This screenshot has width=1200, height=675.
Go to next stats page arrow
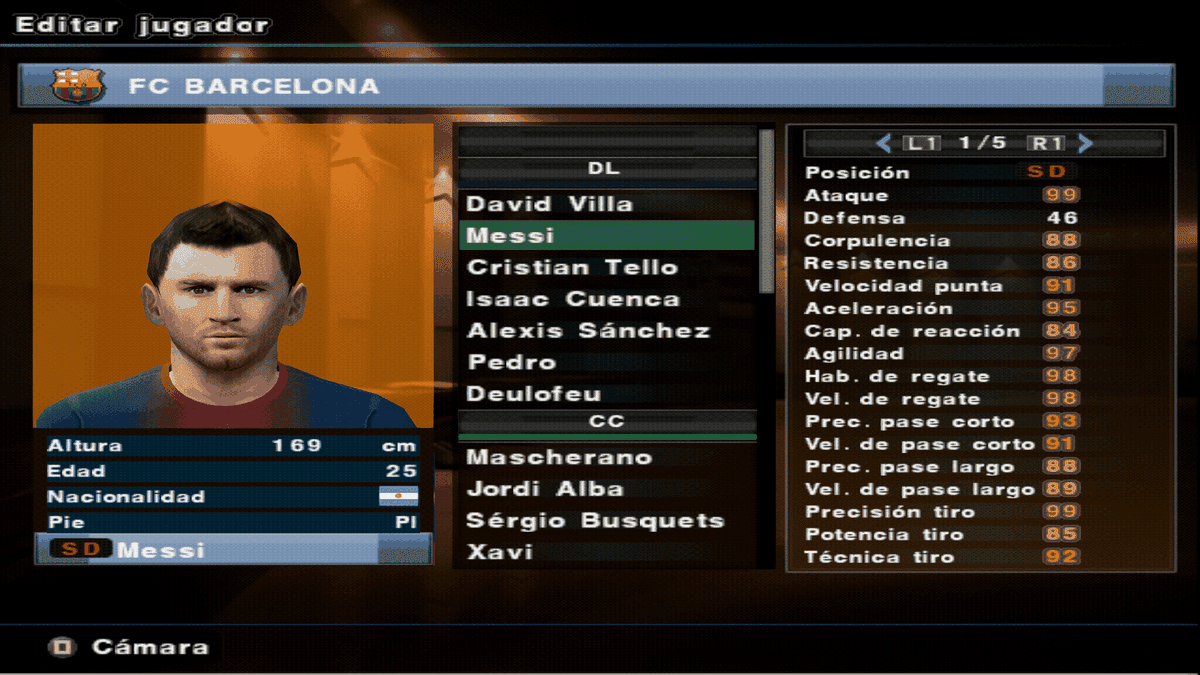[x=1086, y=143]
